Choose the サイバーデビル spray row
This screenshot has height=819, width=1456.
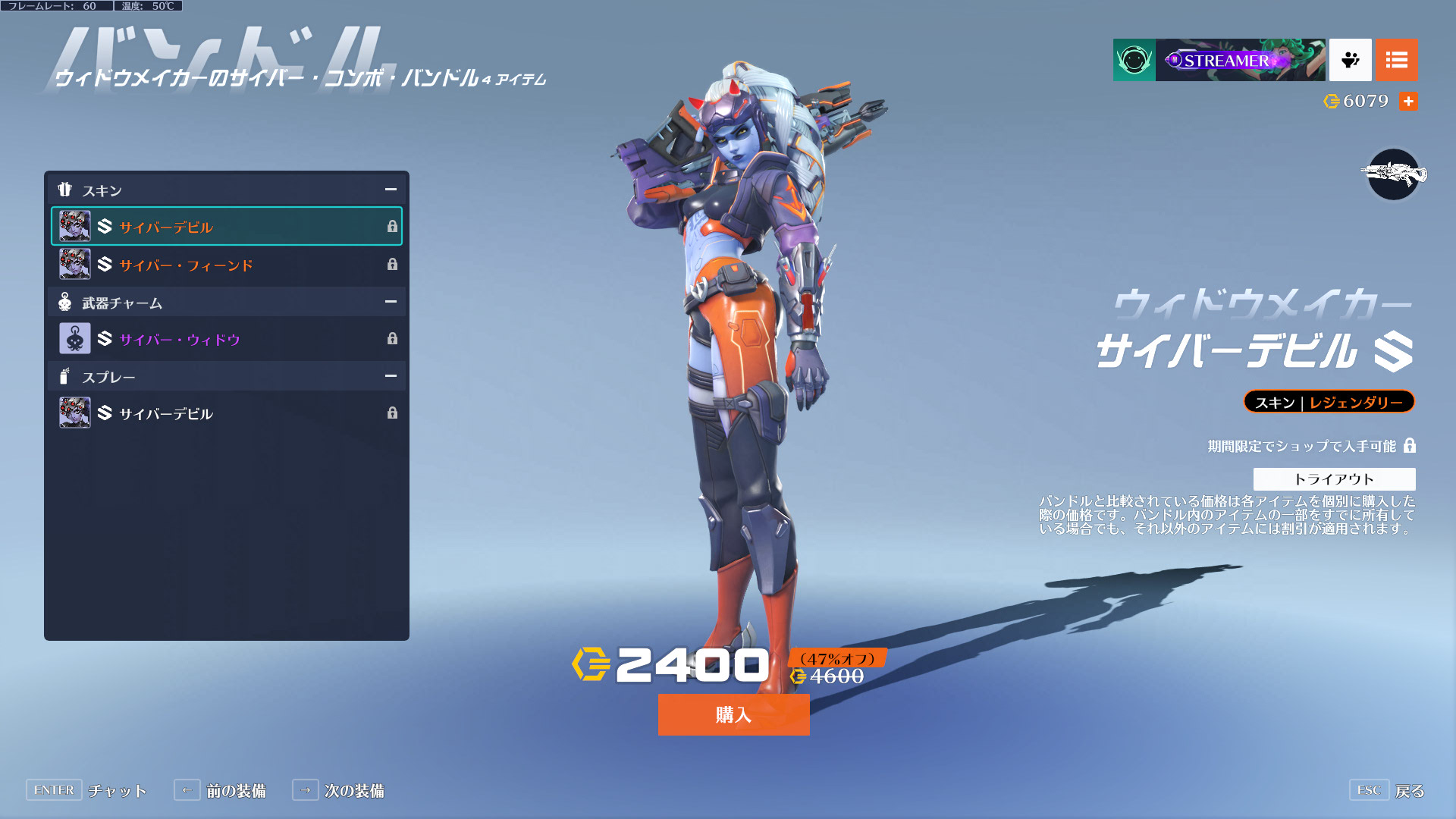[226, 413]
